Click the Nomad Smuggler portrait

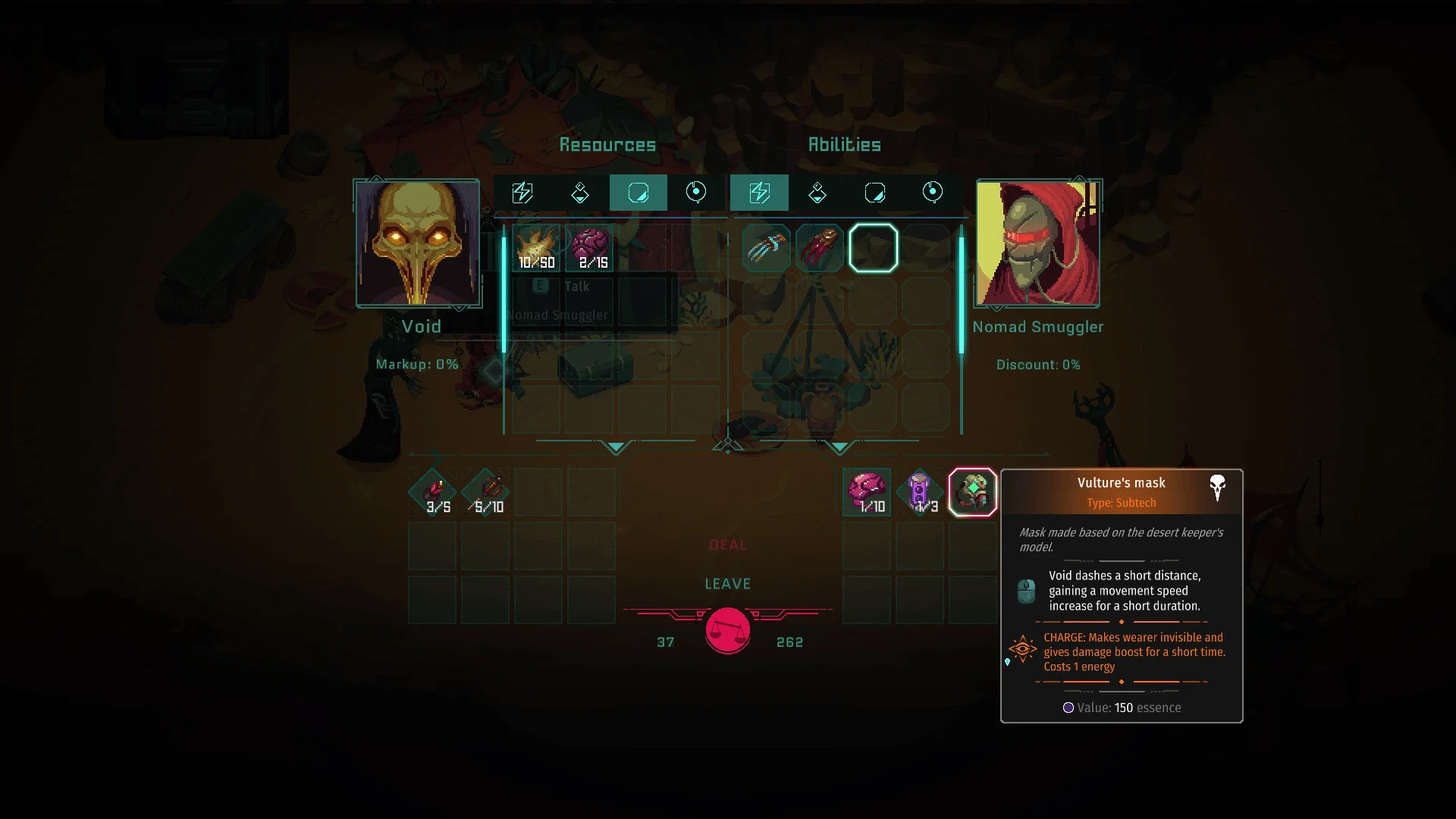coord(1037,243)
